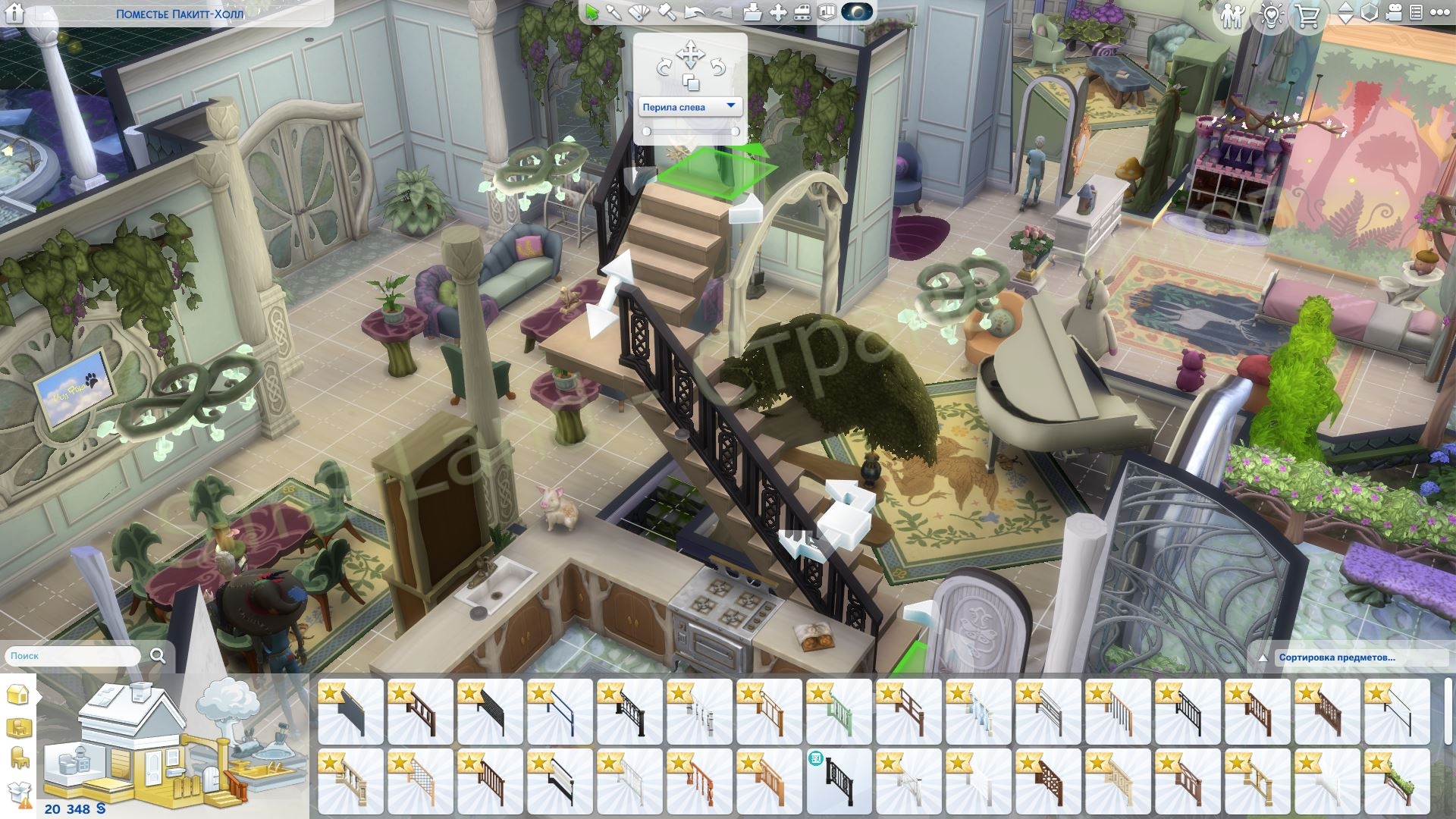
Task: Select the leafy vine-covered railing thumbnail
Action: [x=1397, y=781]
